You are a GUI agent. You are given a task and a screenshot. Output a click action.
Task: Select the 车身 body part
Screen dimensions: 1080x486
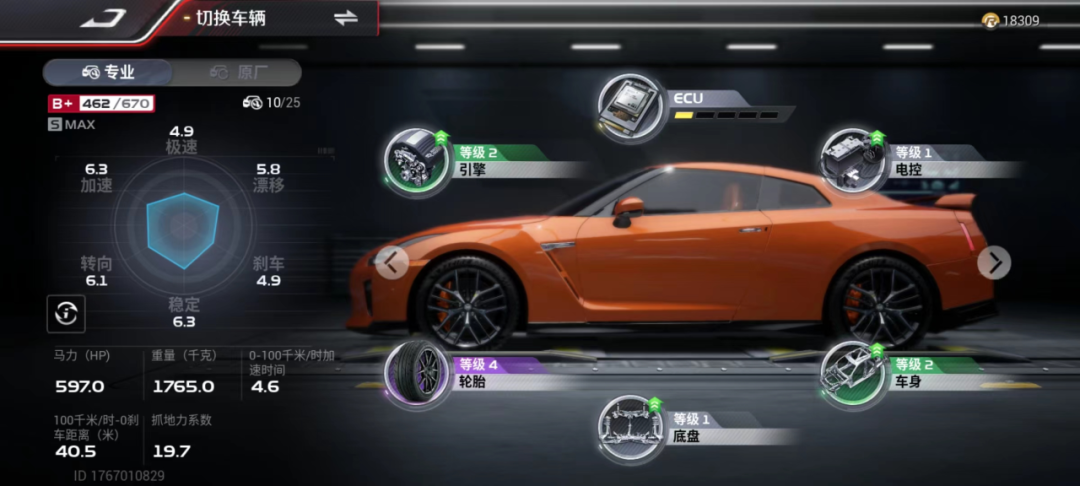click(852, 372)
